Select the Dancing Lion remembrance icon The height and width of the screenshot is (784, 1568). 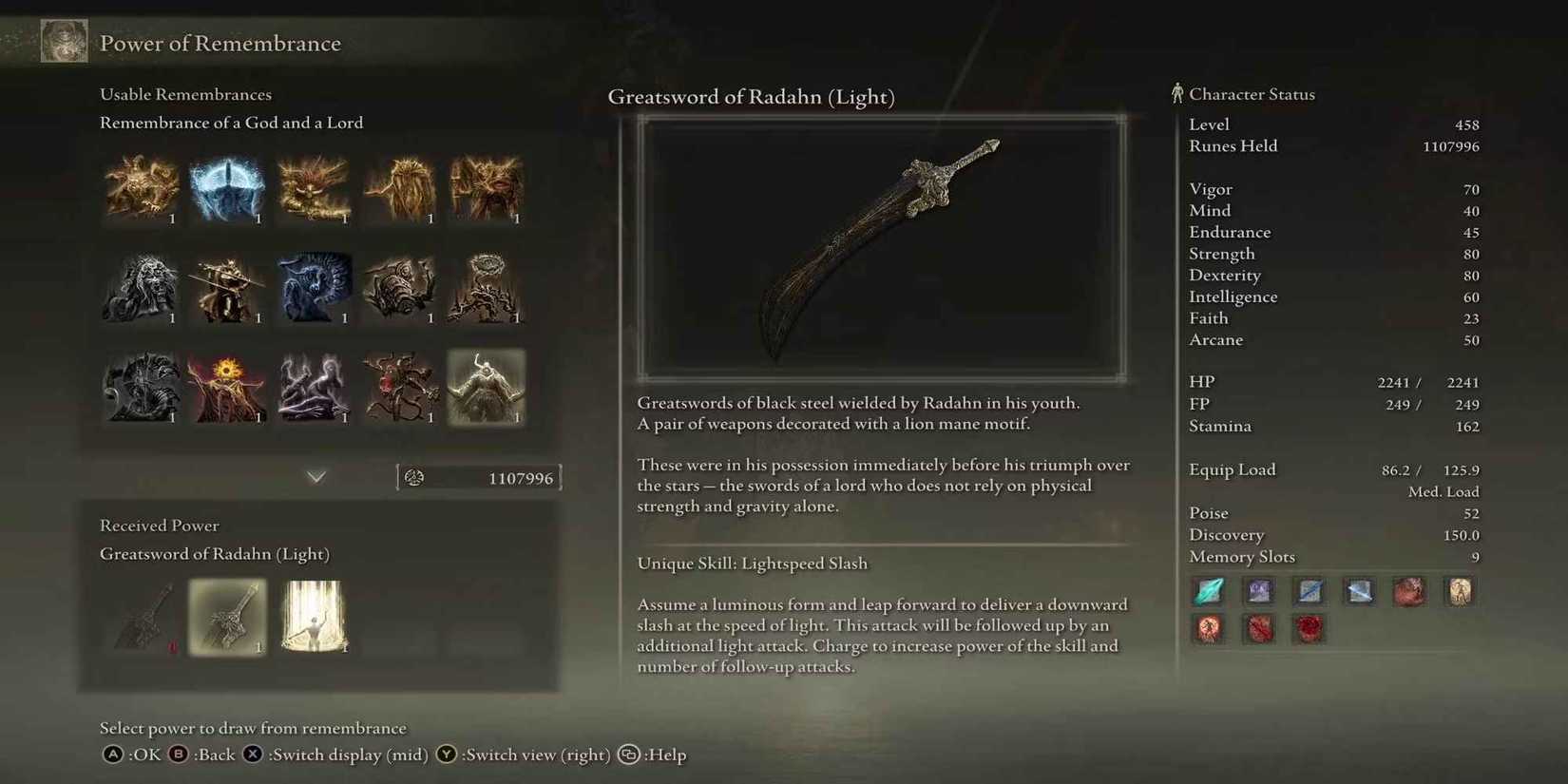coord(141,290)
